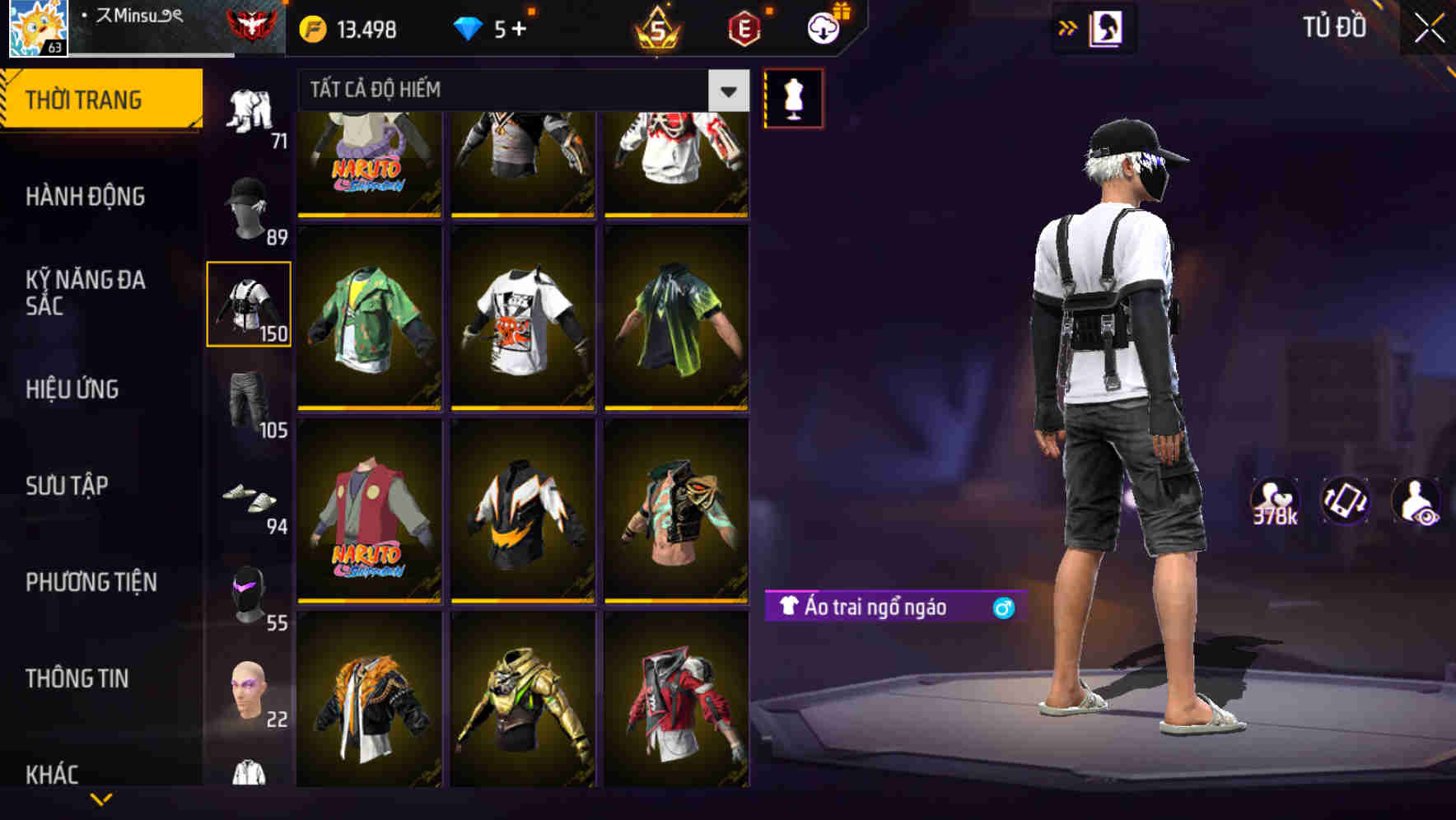Screen dimensions: 1456x820
Task: Open the mannequin outfit preset icon
Action: coord(793,98)
